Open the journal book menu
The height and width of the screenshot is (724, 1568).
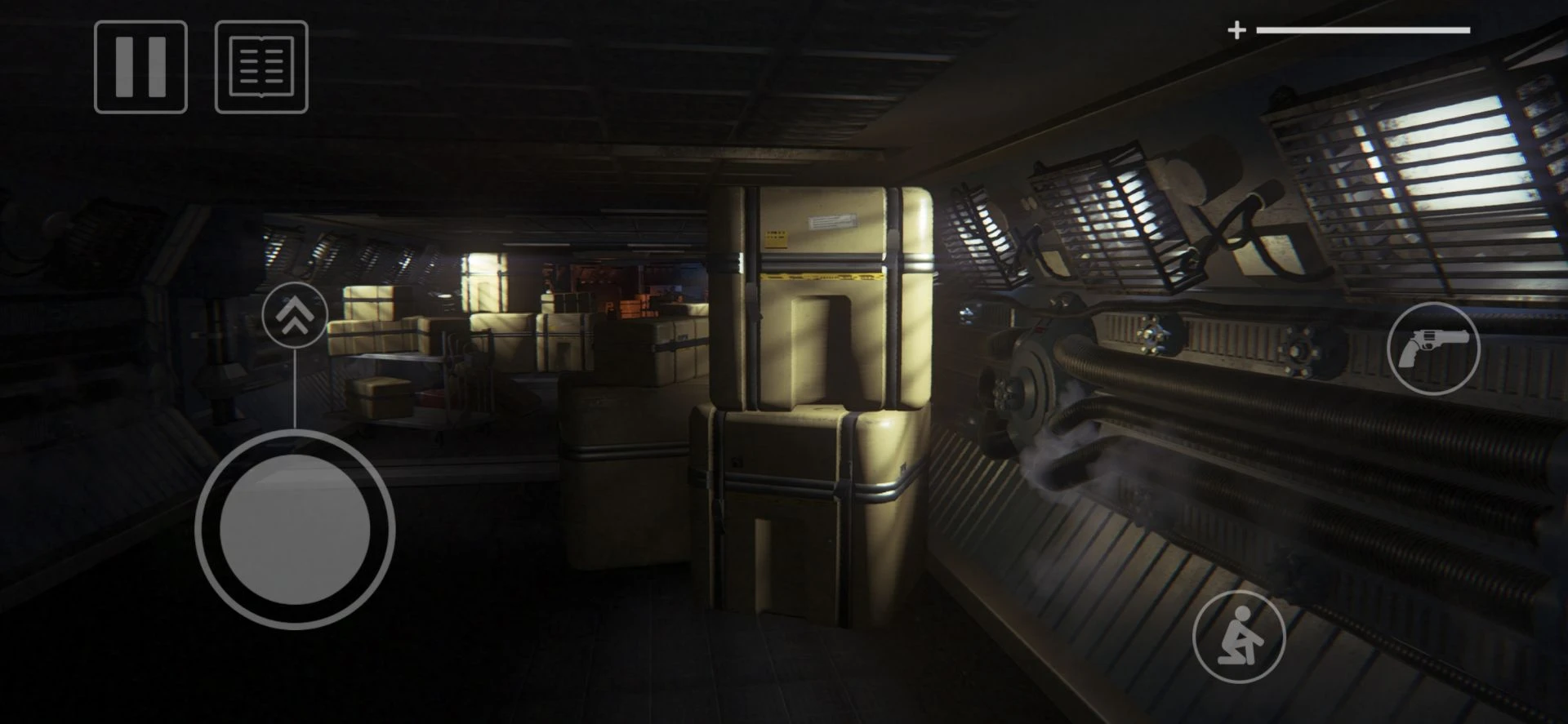[x=261, y=67]
